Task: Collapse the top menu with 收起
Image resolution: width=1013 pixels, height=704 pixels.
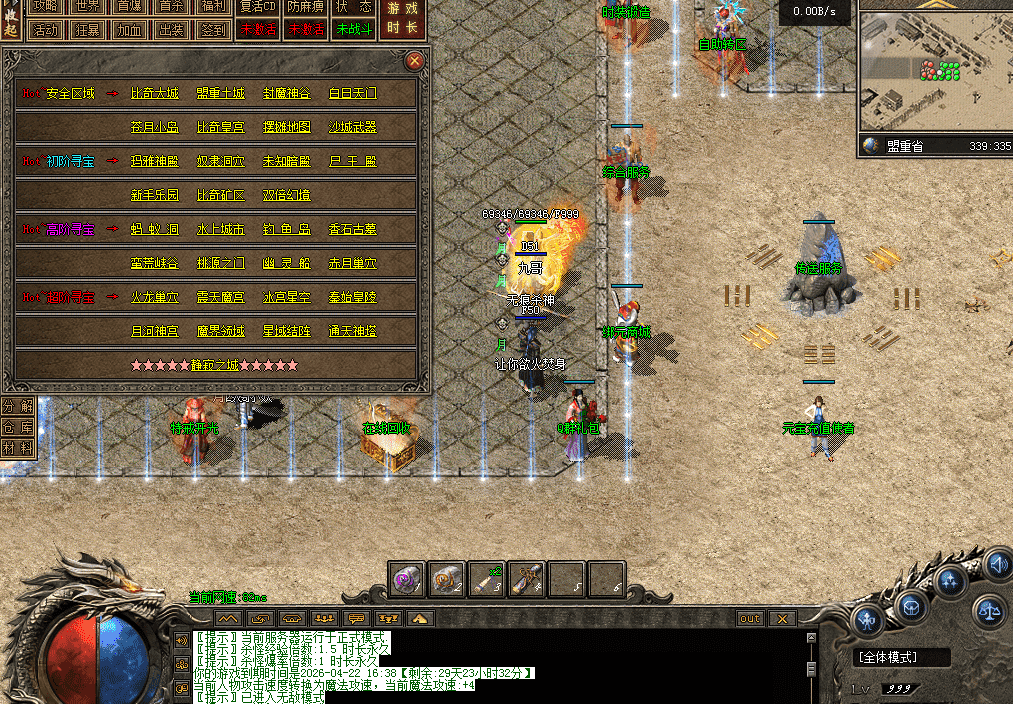Action: 10,18
